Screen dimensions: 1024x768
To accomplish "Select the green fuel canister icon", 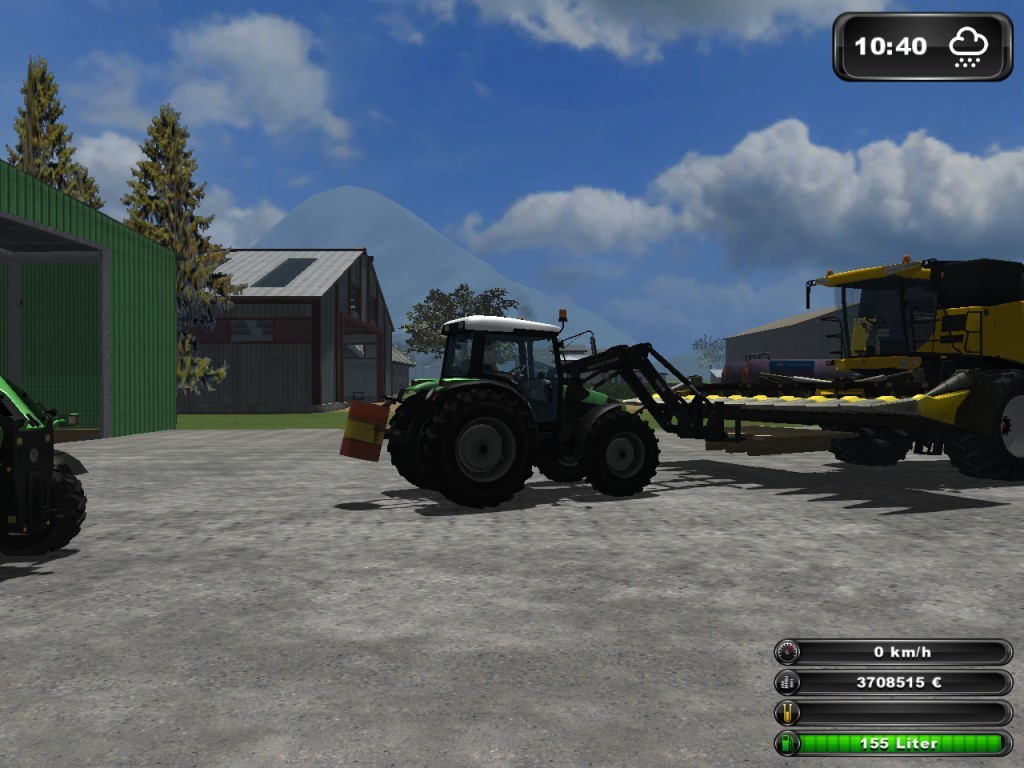I will point(788,743).
